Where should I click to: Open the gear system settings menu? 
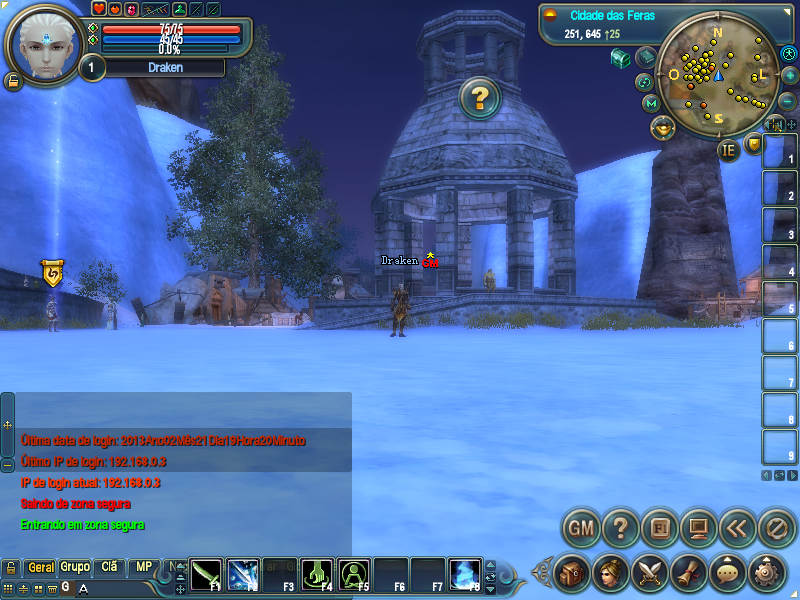(x=767, y=572)
